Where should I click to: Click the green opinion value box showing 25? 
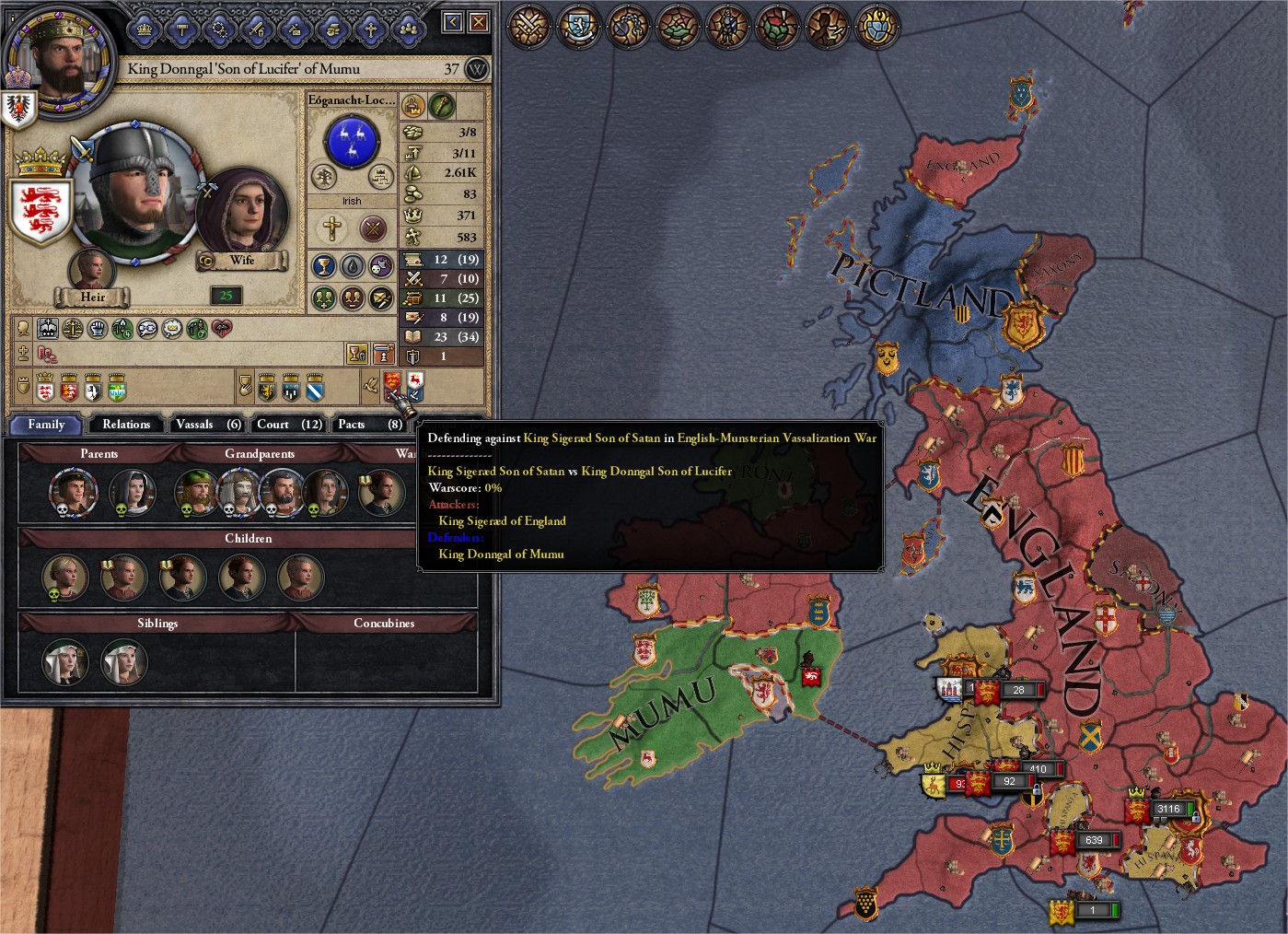click(226, 297)
